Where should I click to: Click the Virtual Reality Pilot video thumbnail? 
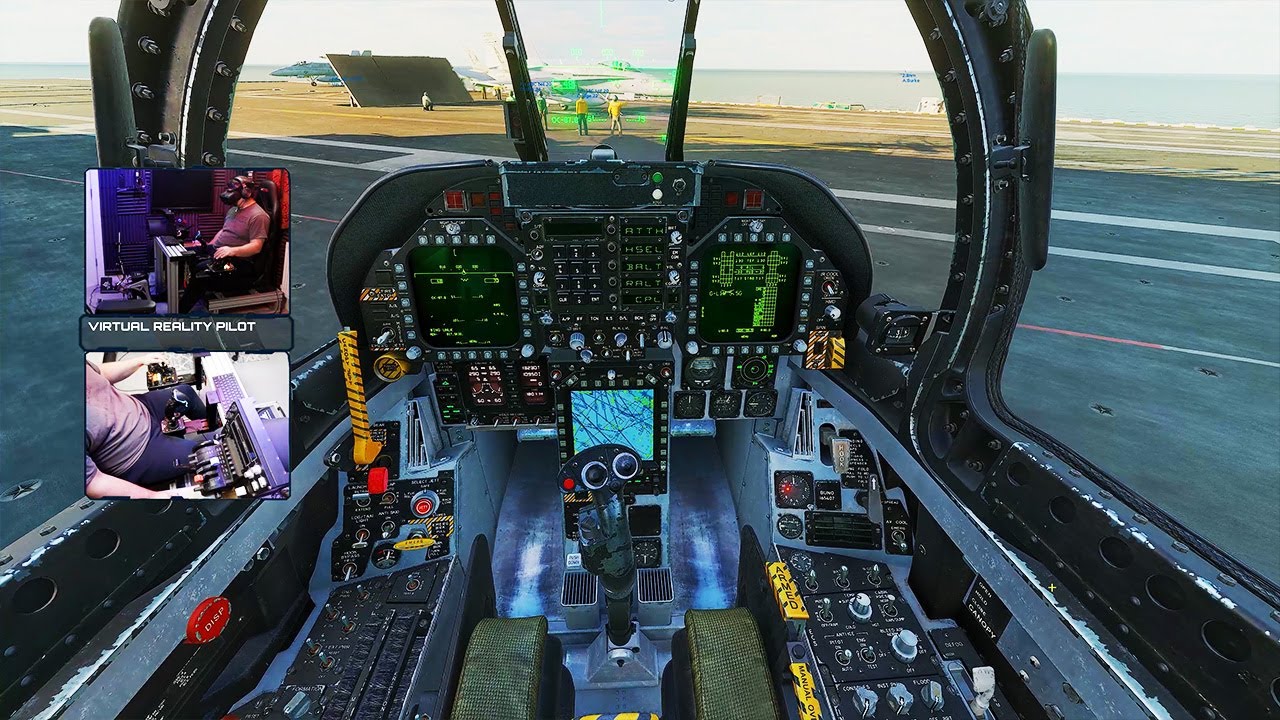pos(185,240)
